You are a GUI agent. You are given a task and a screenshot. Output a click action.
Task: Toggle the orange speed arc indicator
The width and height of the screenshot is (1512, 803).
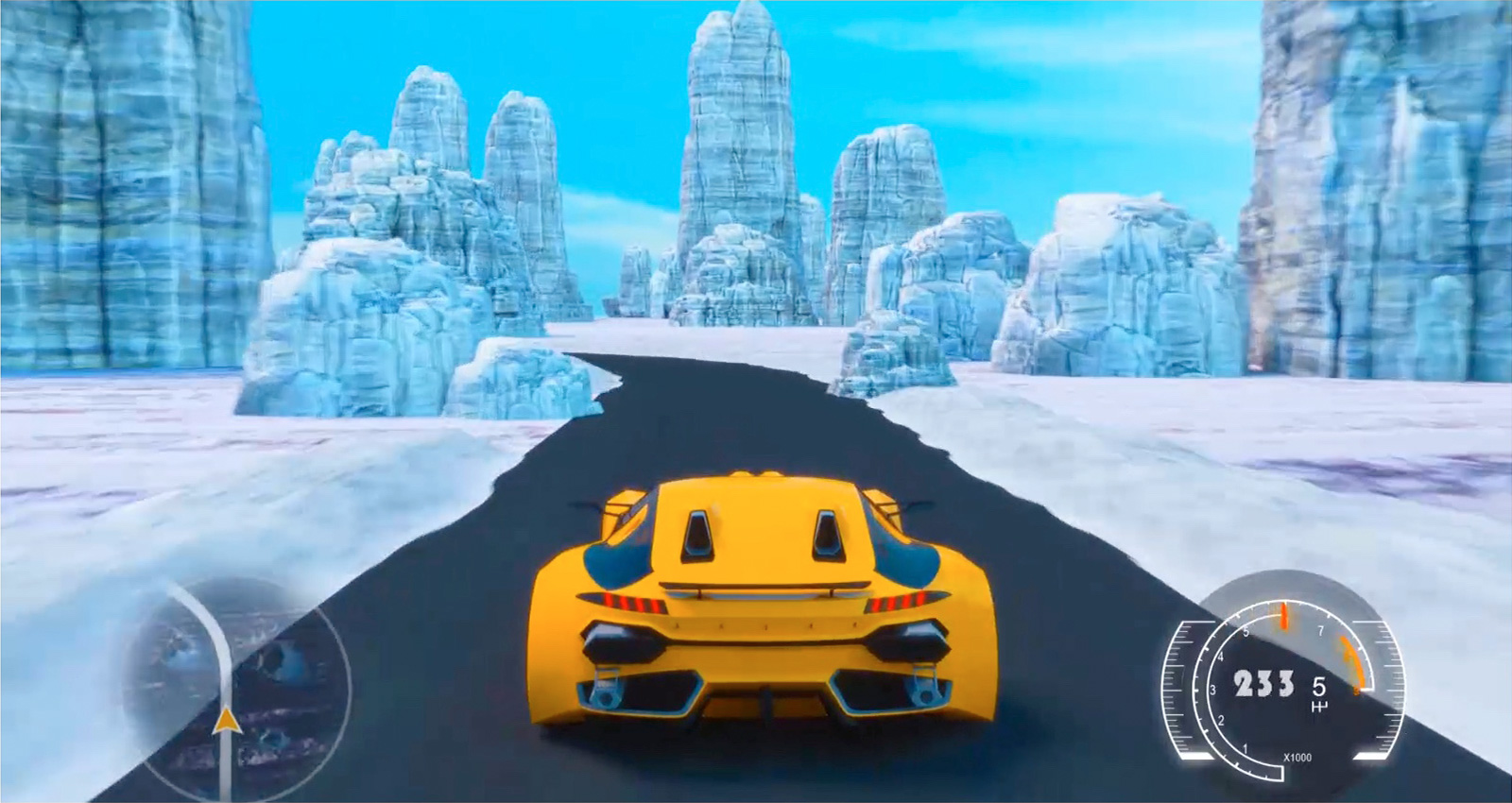(x=1350, y=664)
